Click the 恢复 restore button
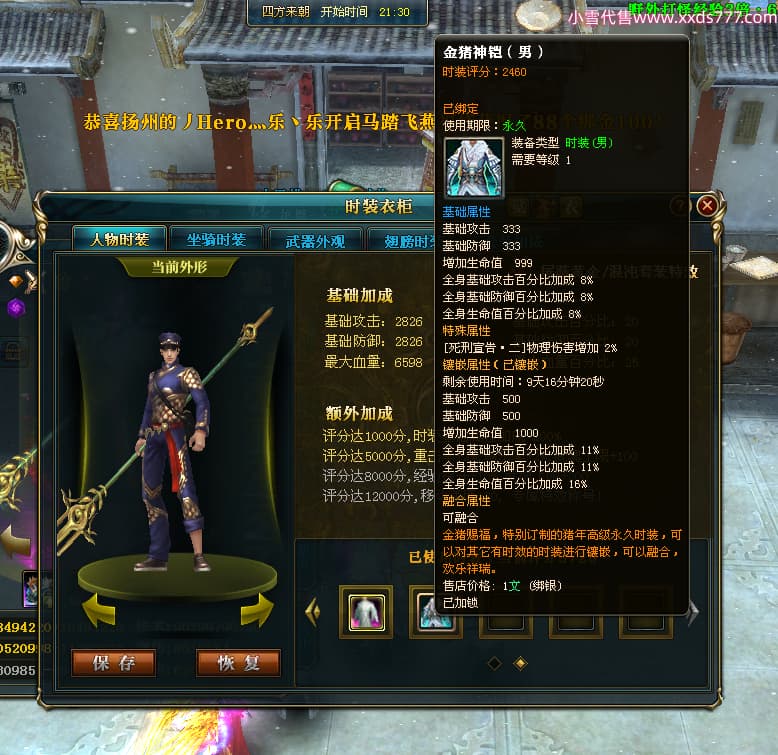The height and width of the screenshot is (755, 778). pos(238,663)
